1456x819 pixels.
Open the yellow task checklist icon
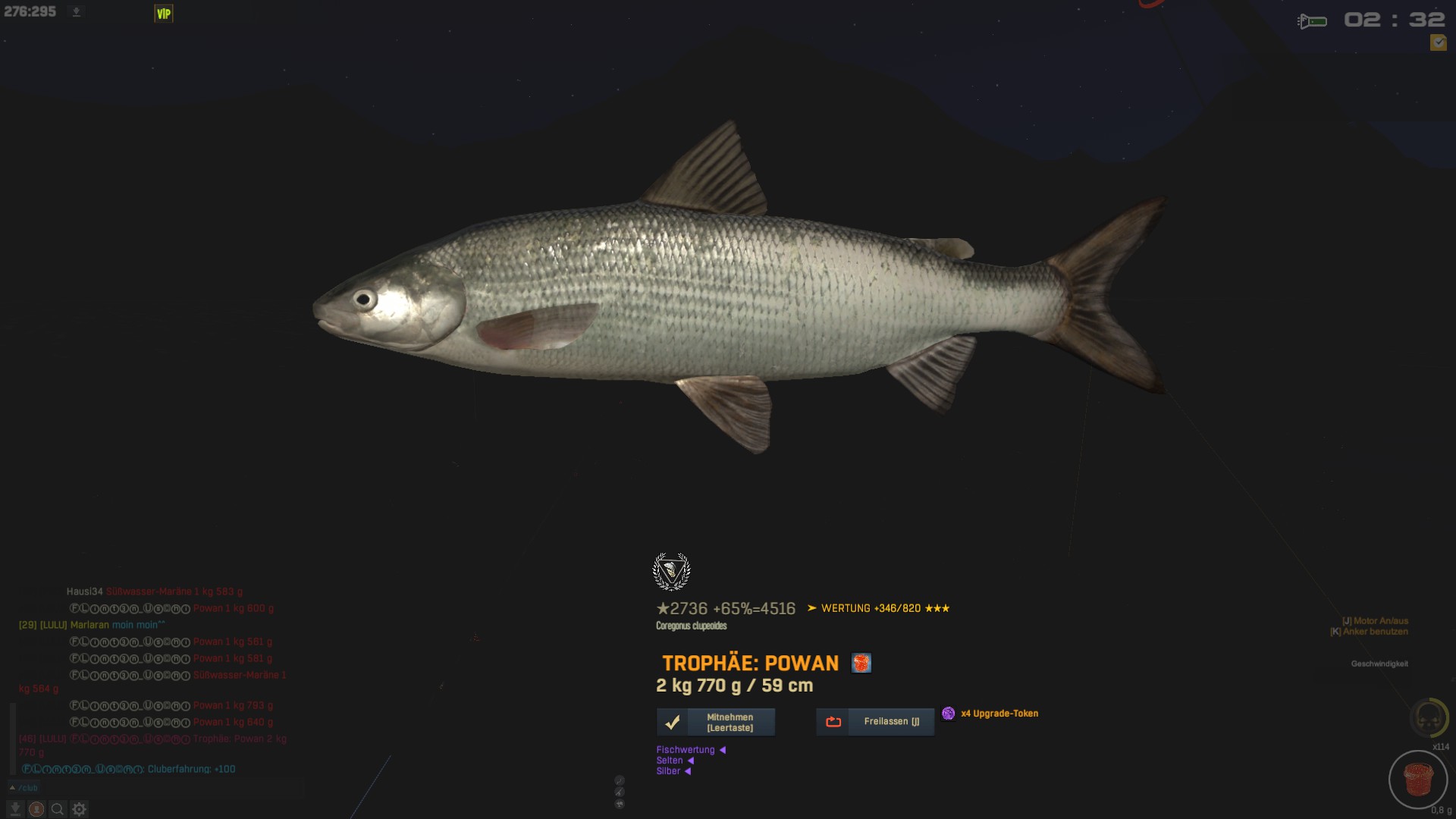pos(1438,43)
